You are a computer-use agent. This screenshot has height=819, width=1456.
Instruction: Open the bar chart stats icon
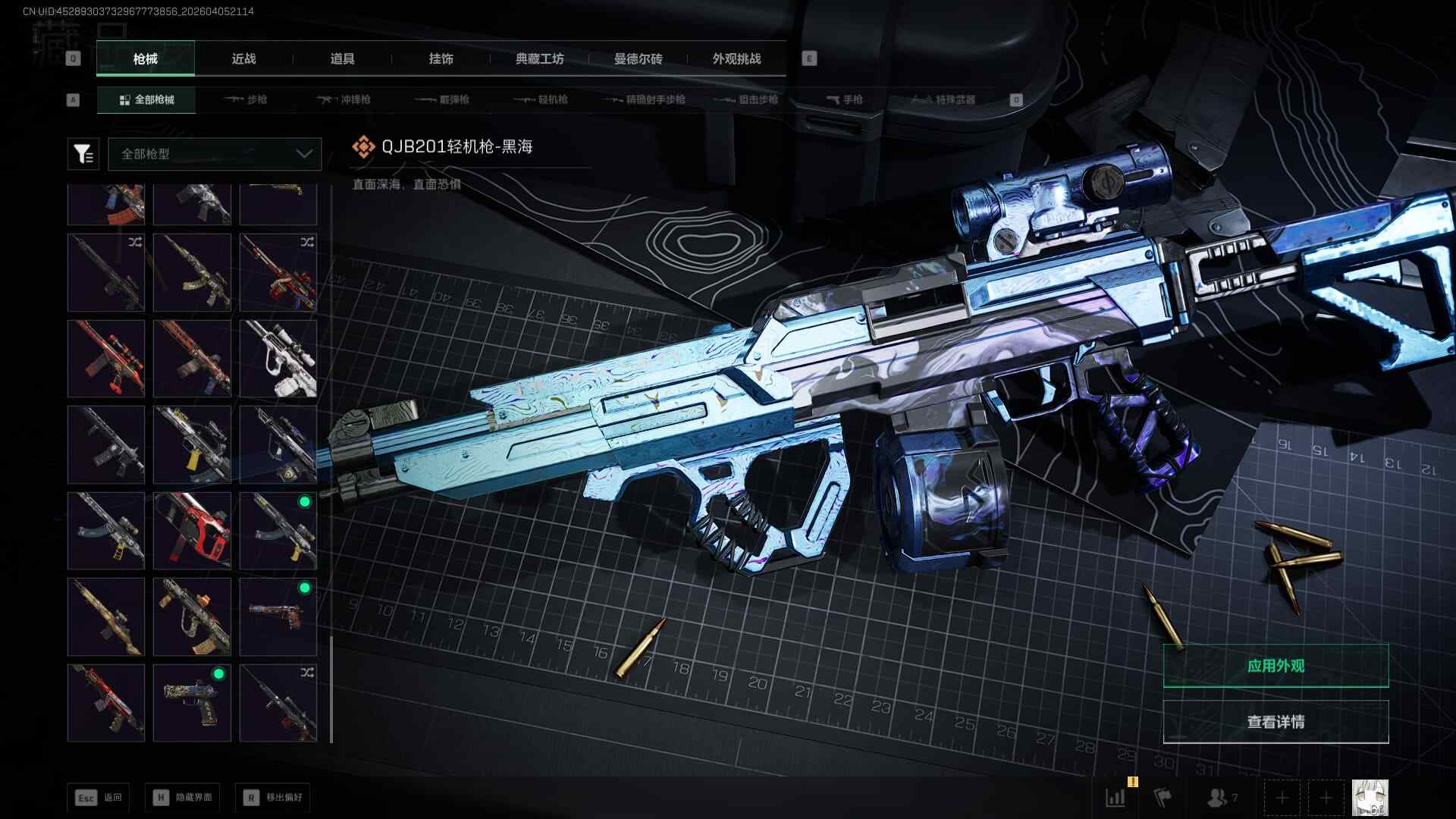point(1116,798)
